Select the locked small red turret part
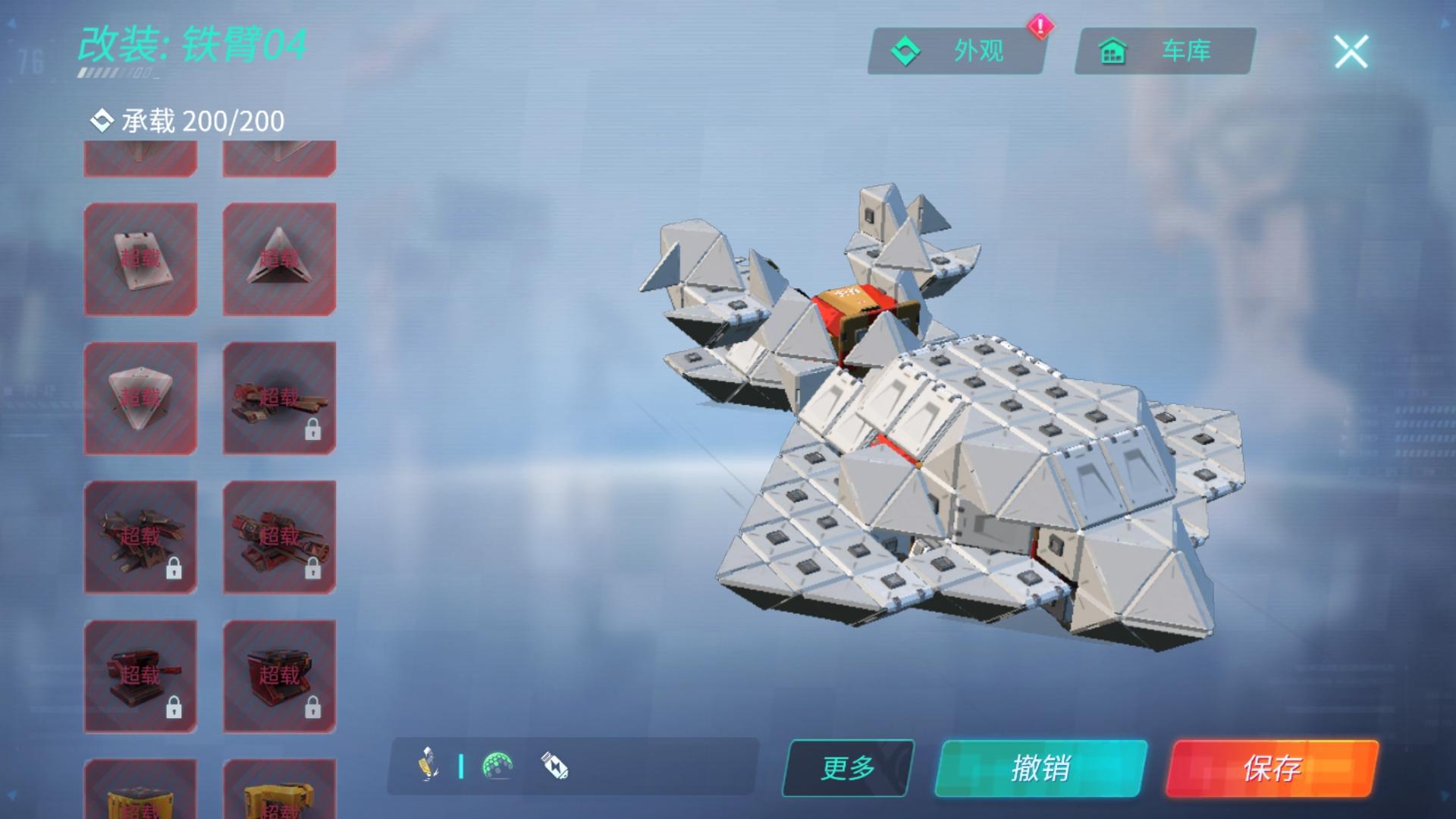 (140, 676)
